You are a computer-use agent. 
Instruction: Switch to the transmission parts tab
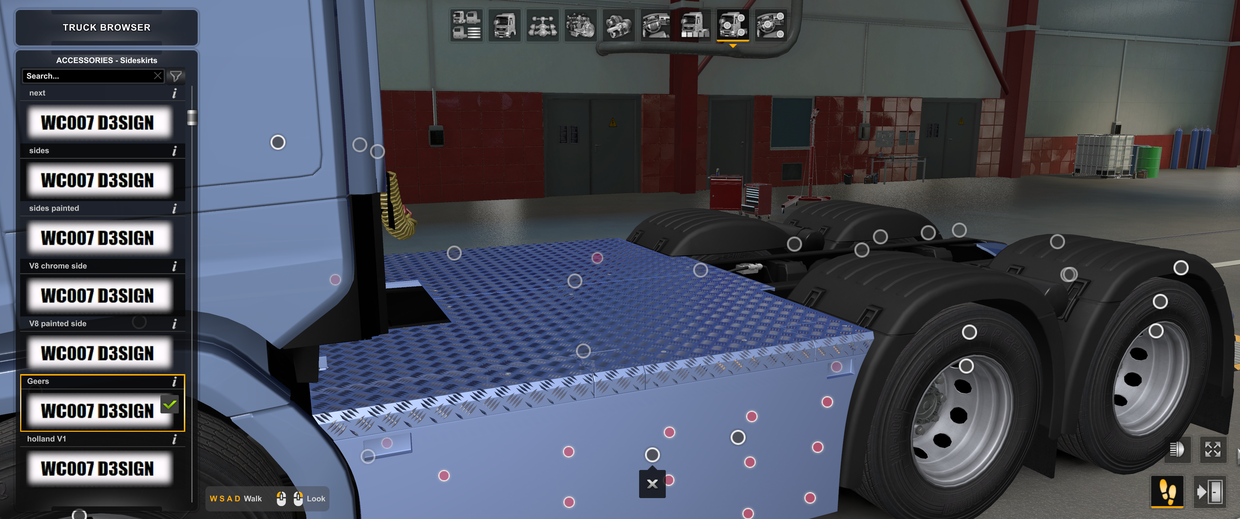[618, 25]
